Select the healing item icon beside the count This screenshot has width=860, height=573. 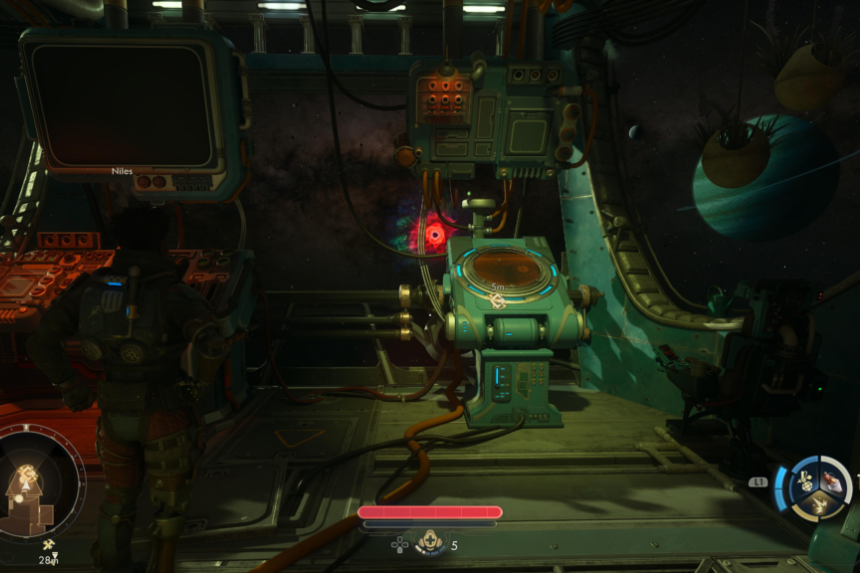431,545
